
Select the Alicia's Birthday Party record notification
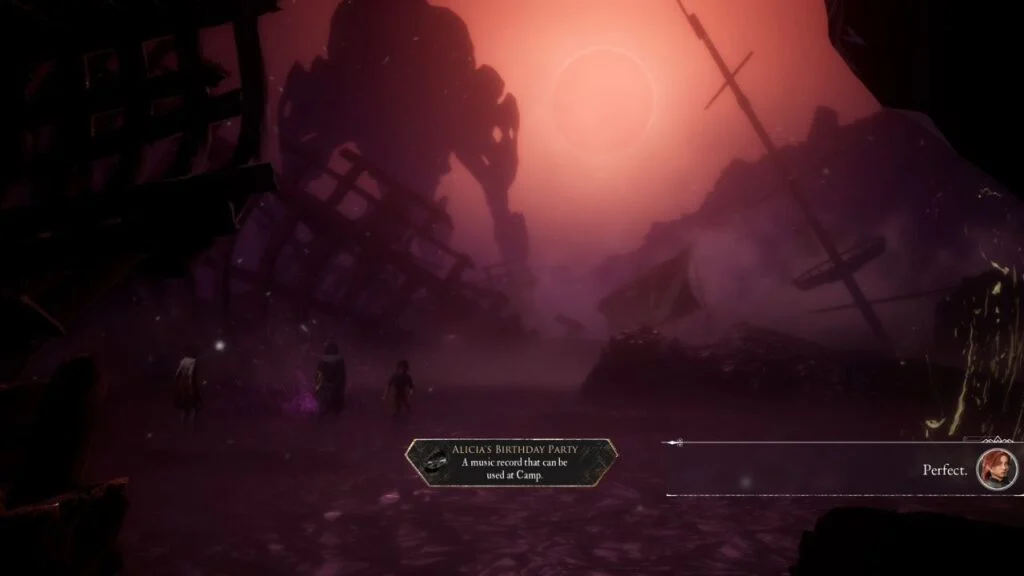tap(511, 462)
